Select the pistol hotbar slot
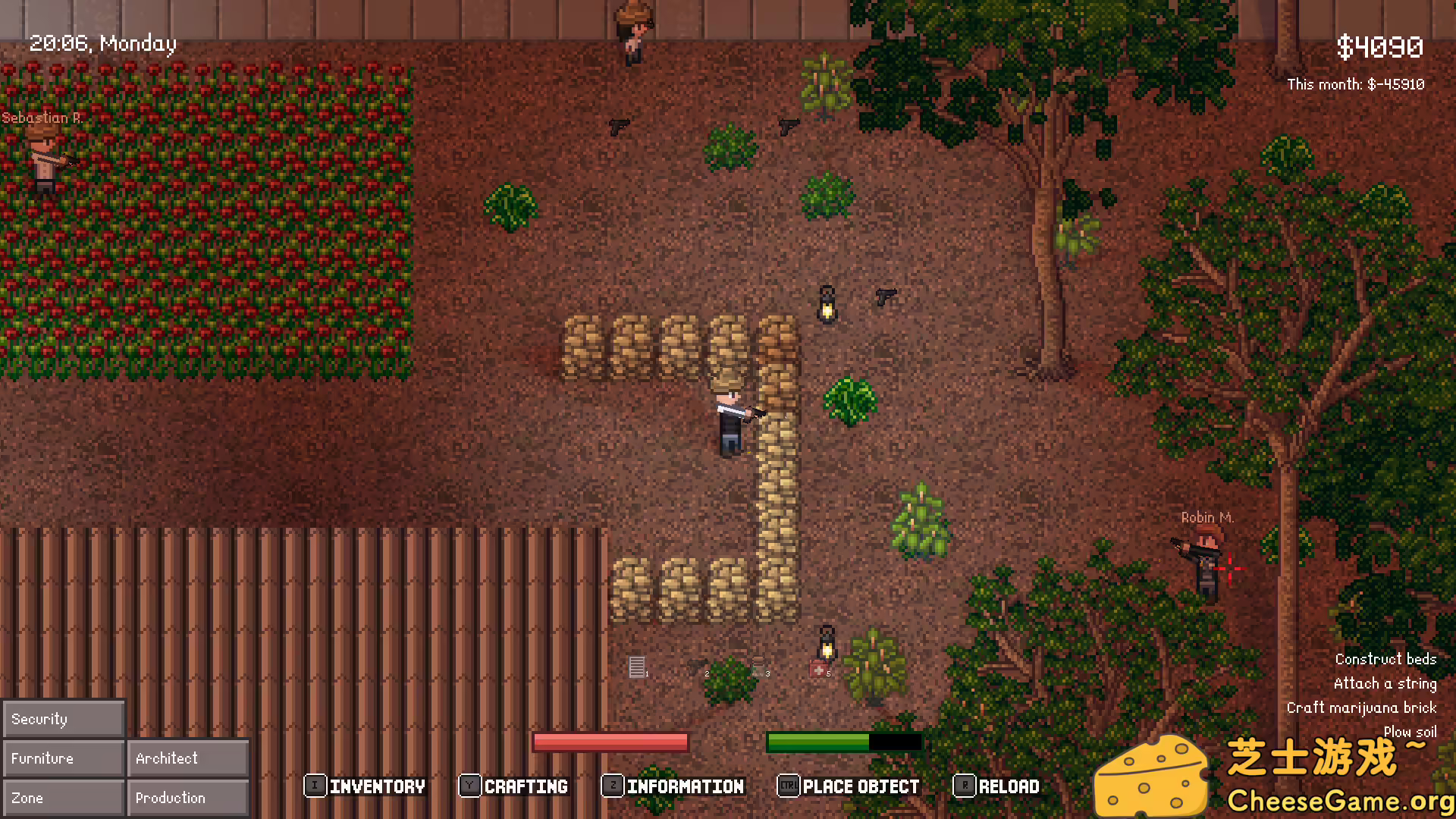The height and width of the screenshot is (819, 1456). [696, 667]
